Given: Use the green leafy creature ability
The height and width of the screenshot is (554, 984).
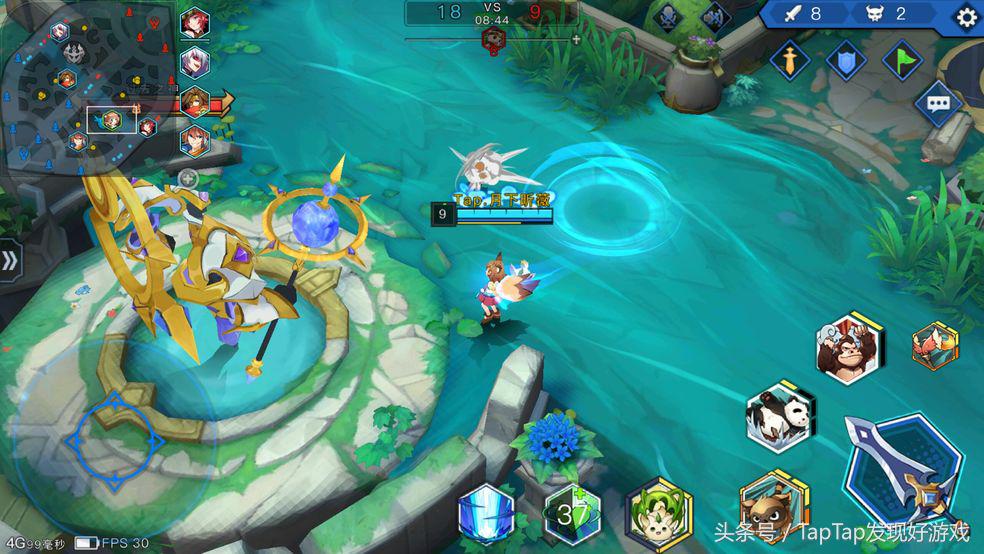Looking at the screenshot, I should [x=657, y=512].
